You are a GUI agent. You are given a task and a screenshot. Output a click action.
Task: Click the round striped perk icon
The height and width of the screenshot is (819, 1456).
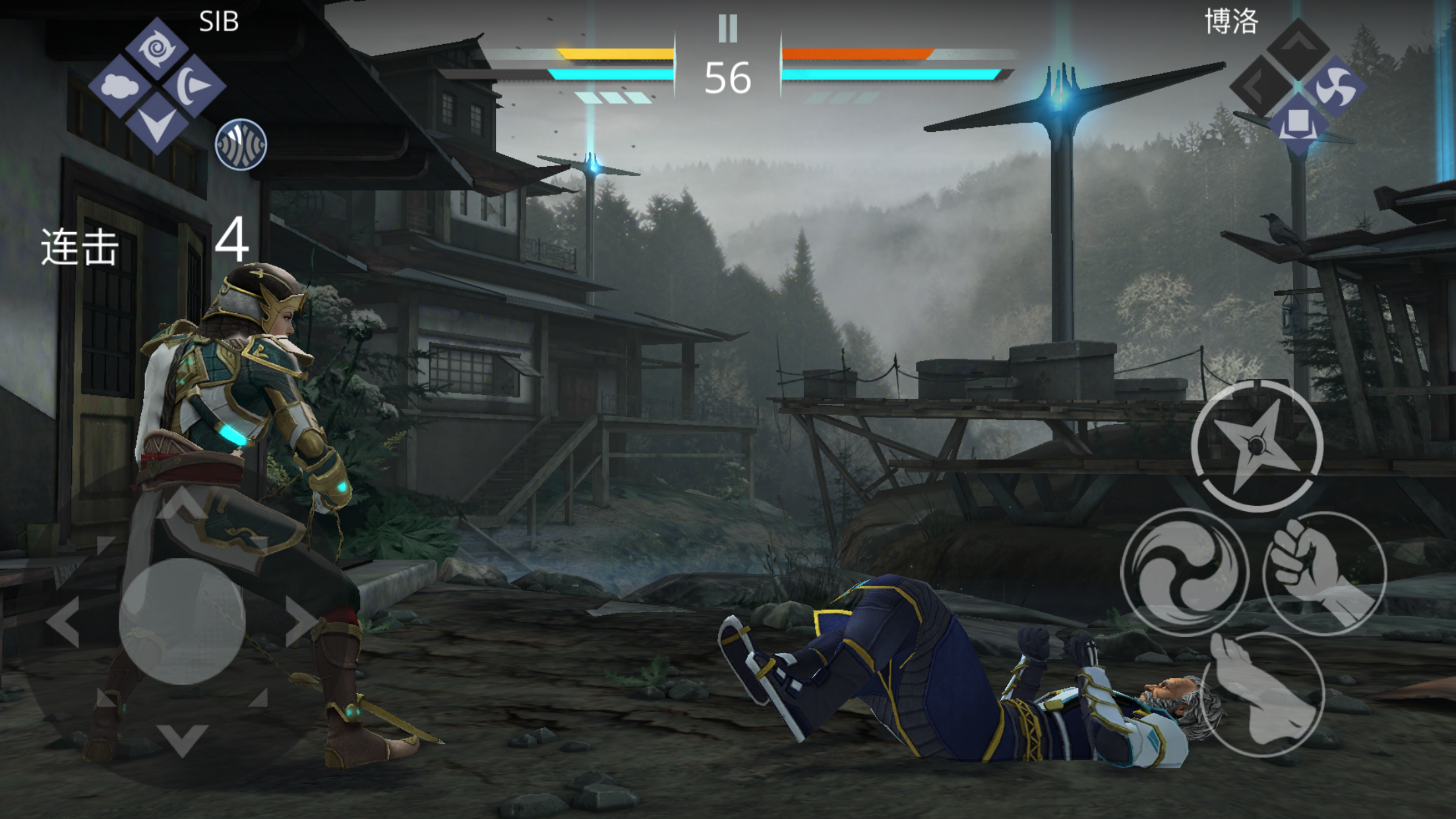coord(241,144)
